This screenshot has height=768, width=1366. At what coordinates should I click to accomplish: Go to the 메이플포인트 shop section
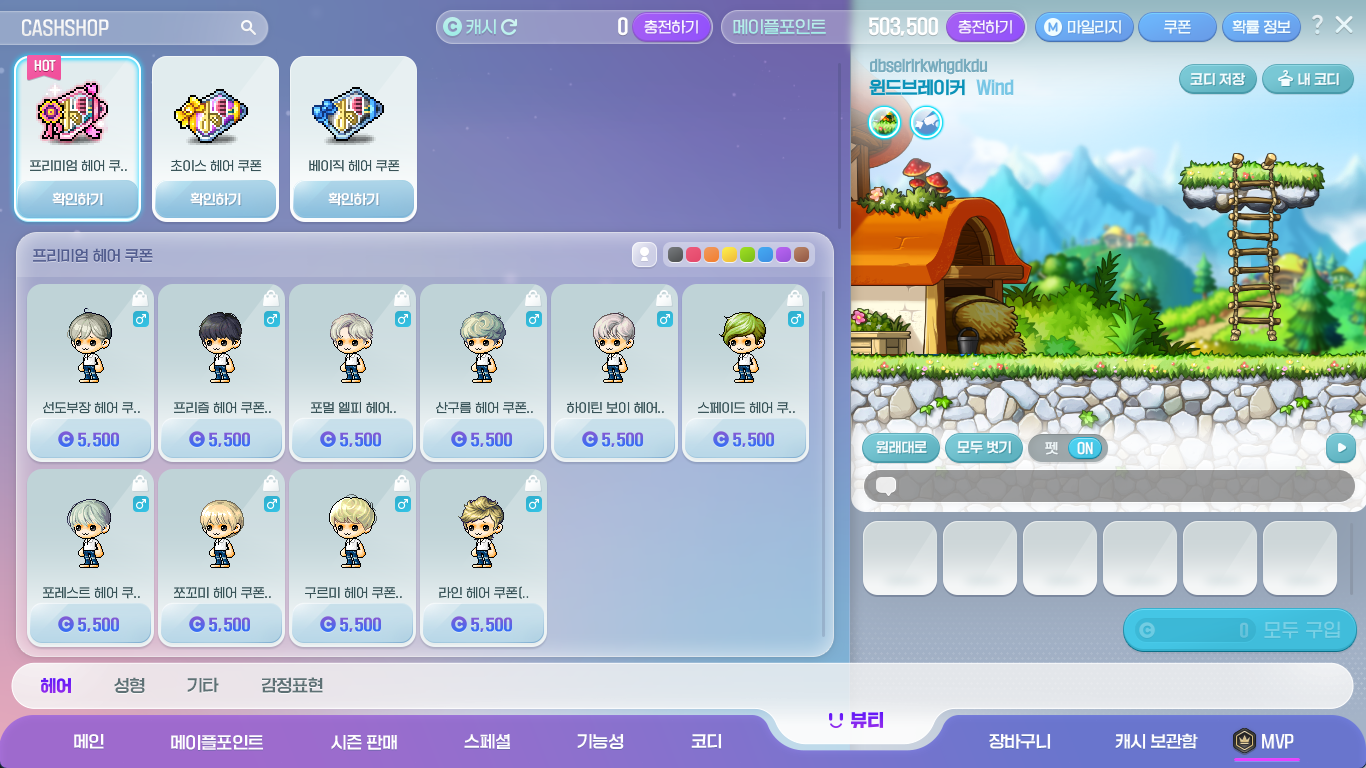(x=217, y=742)
